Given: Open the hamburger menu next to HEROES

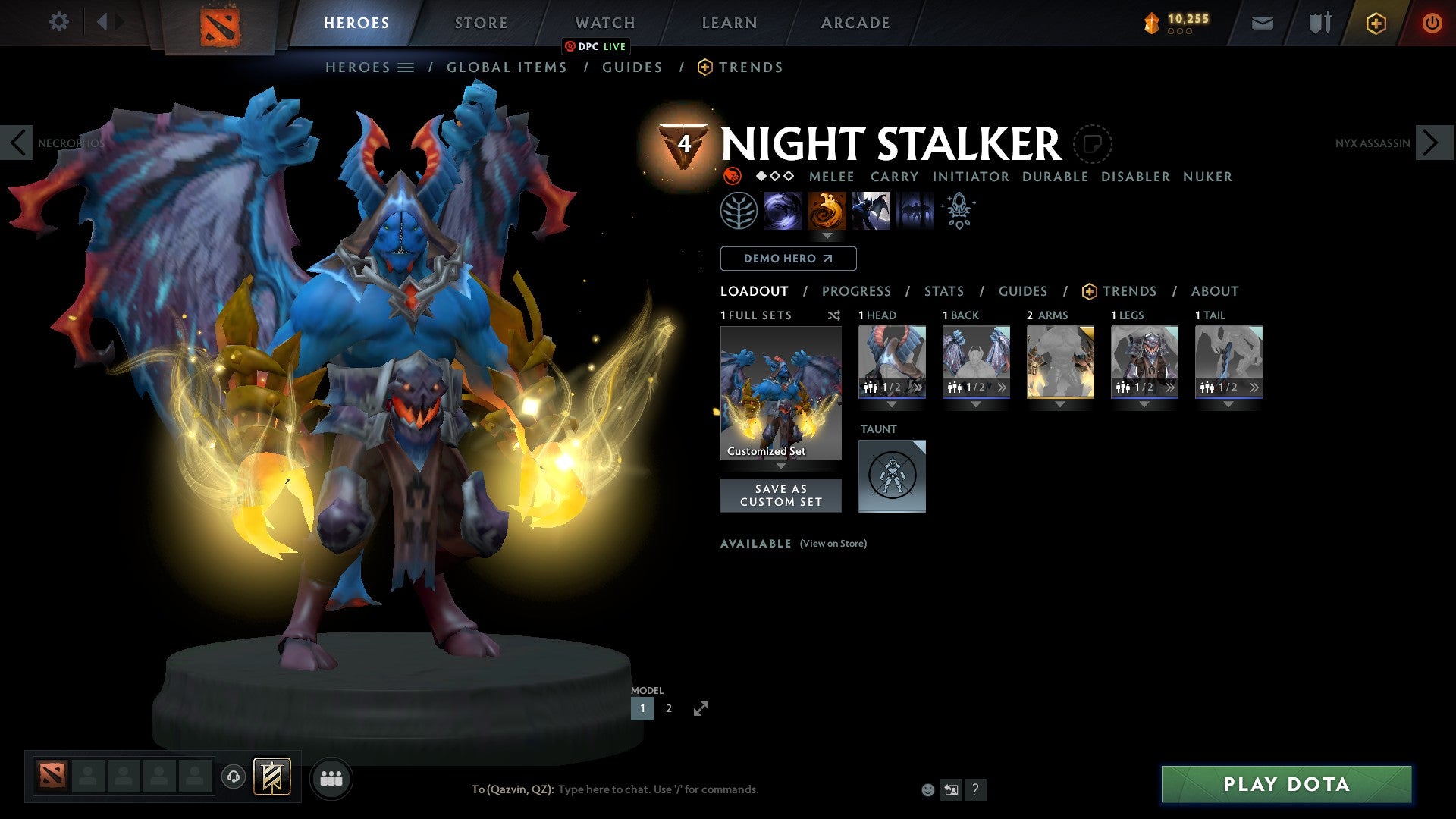Looking at the screenshot, I should tap(406, 67).
